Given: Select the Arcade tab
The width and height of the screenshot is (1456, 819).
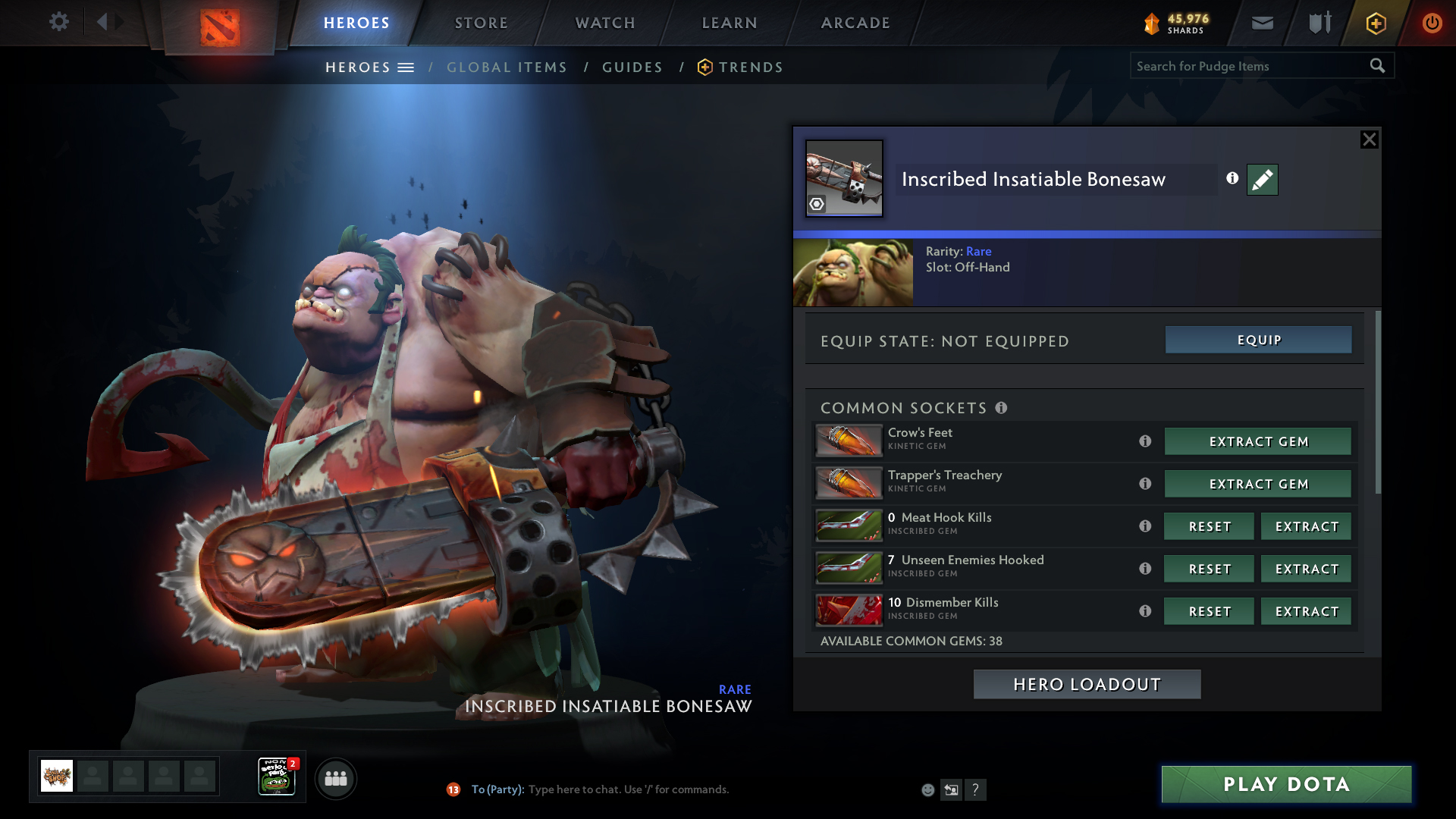Looking at the screenshot, I should pyautogui.click(x=855, y=23).
